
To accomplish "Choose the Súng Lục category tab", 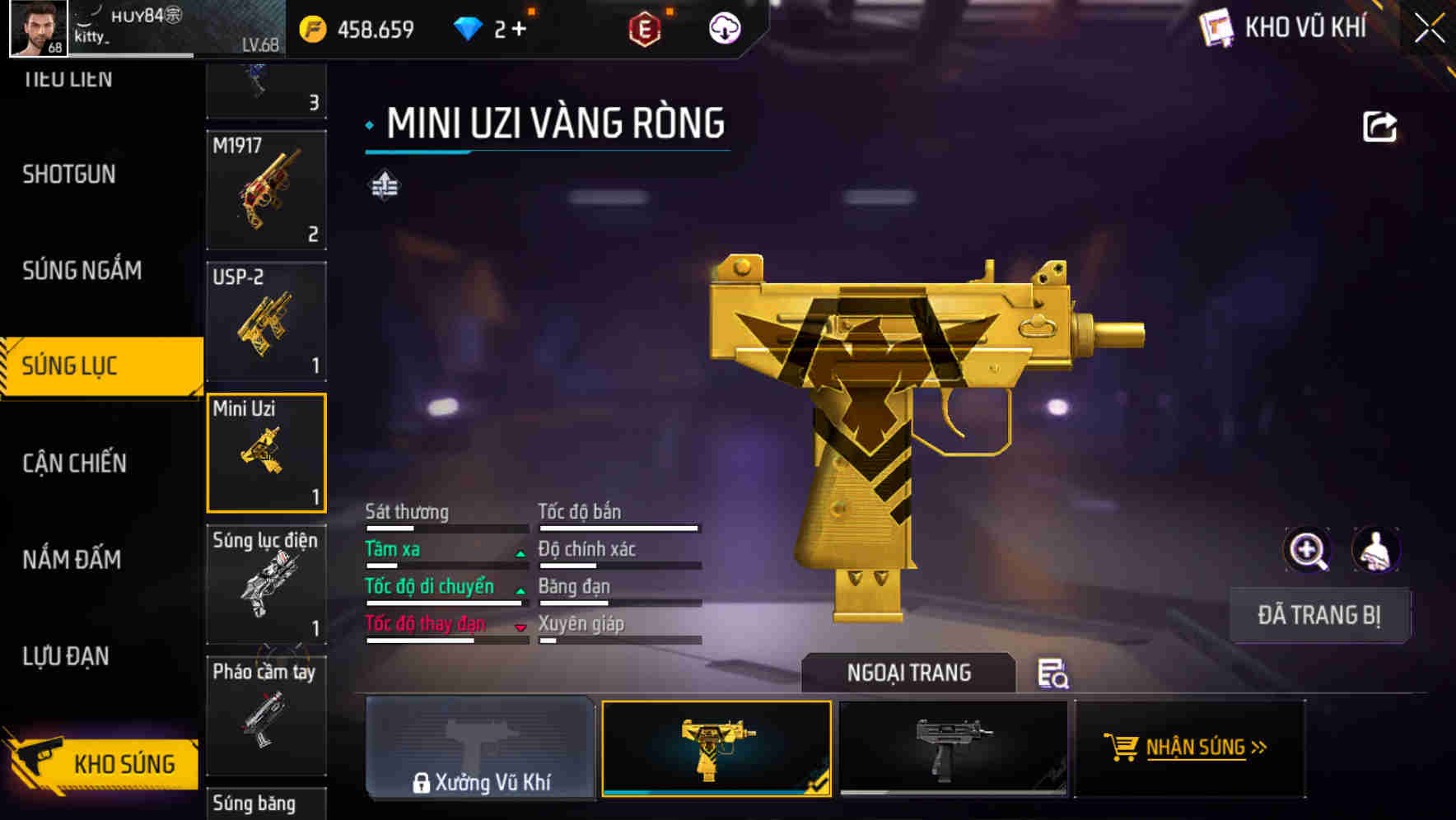I will tap(71, 366).
